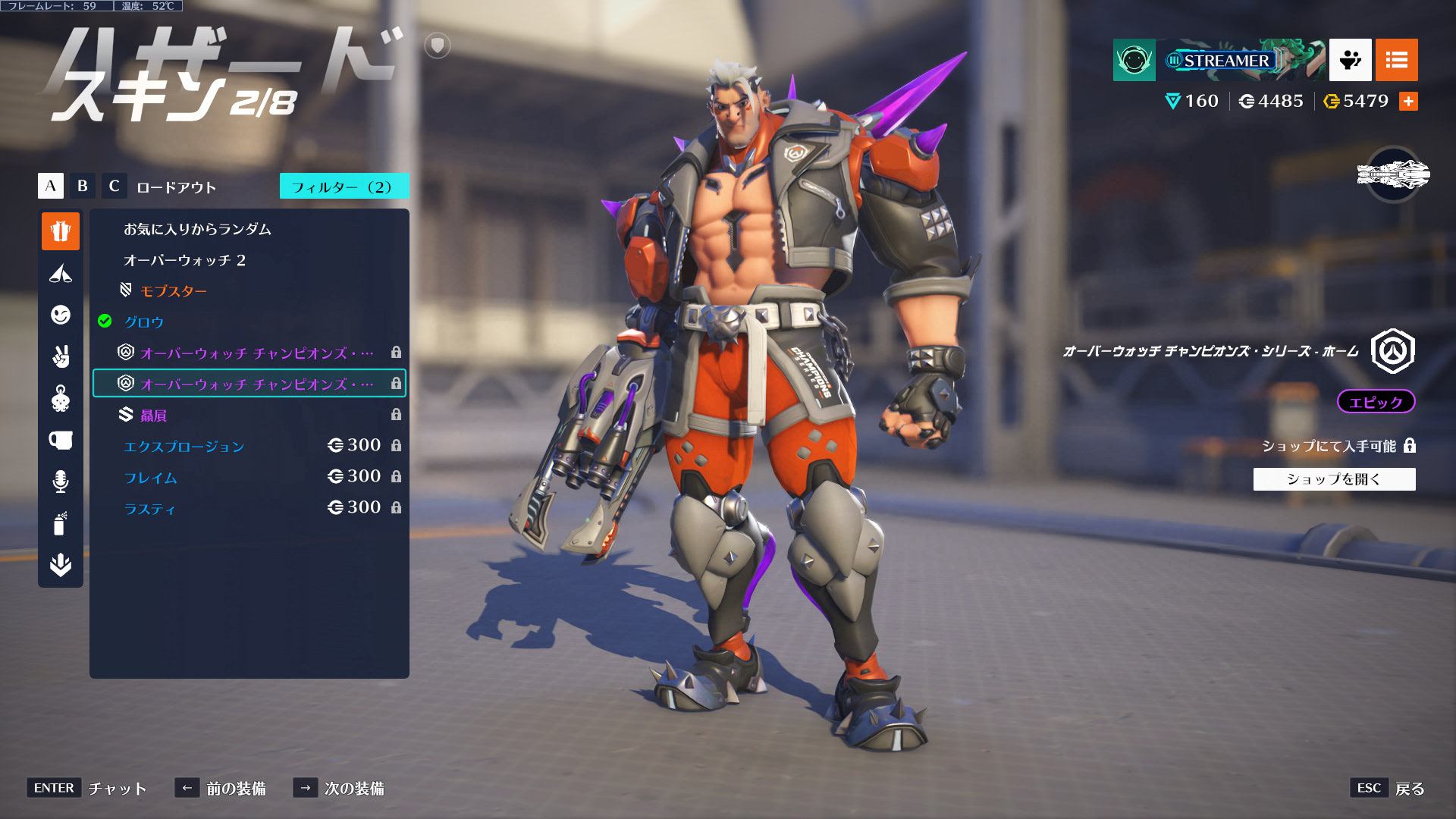Select the モブスター skin
The height and width of the screenshot is (819, 1456).
[x=173, y=291]
